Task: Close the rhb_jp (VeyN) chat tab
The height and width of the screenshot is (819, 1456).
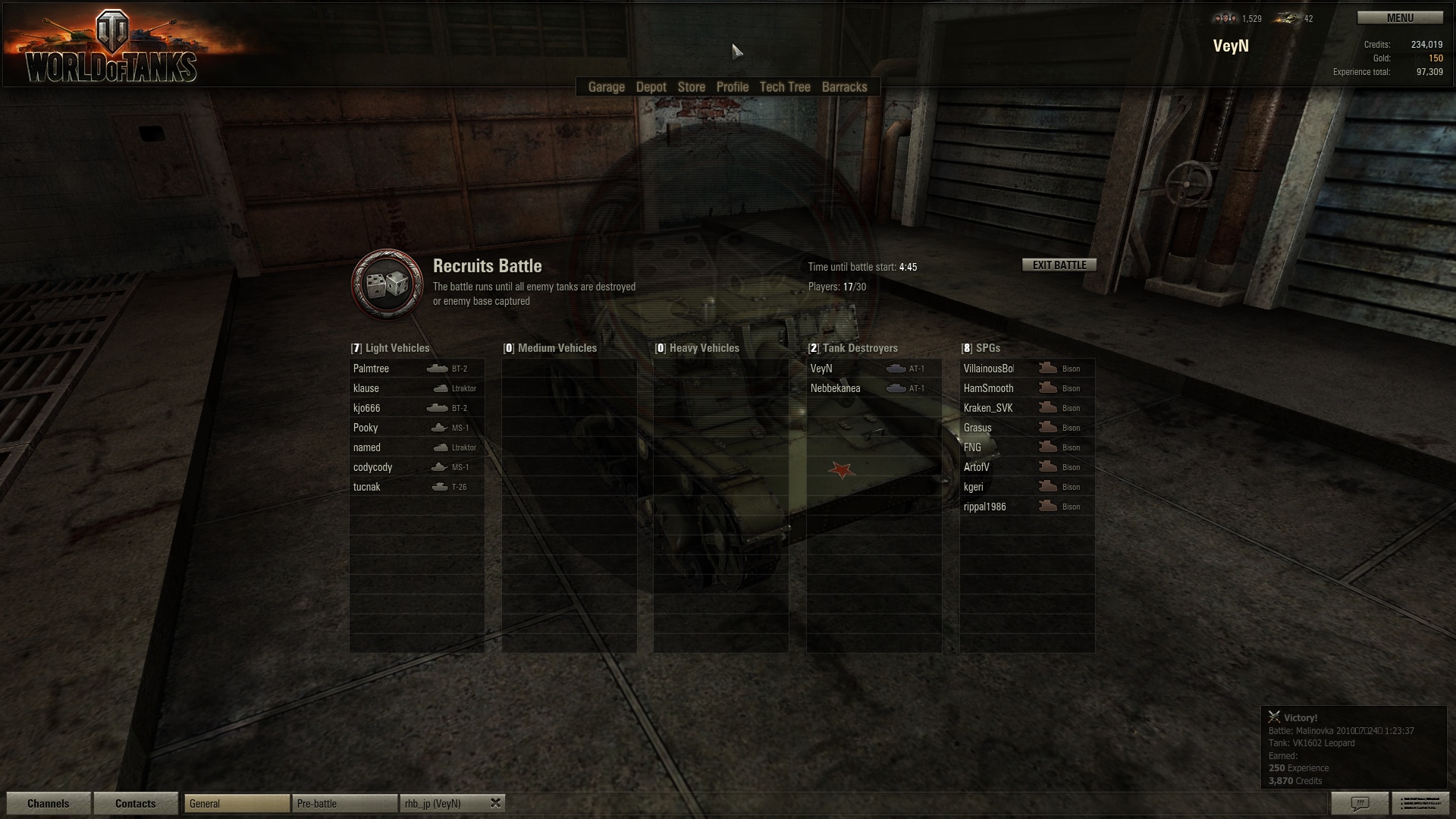Action: [495, 803]
